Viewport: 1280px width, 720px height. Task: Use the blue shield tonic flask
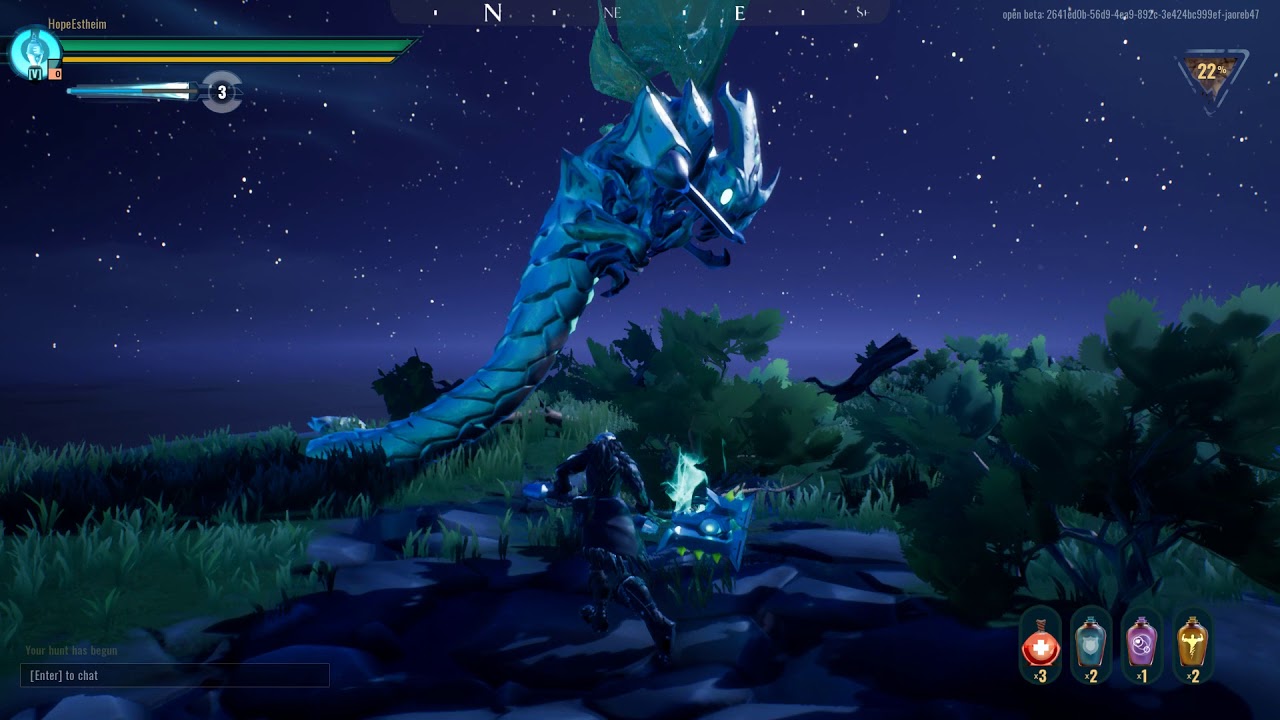[1091, 644]
